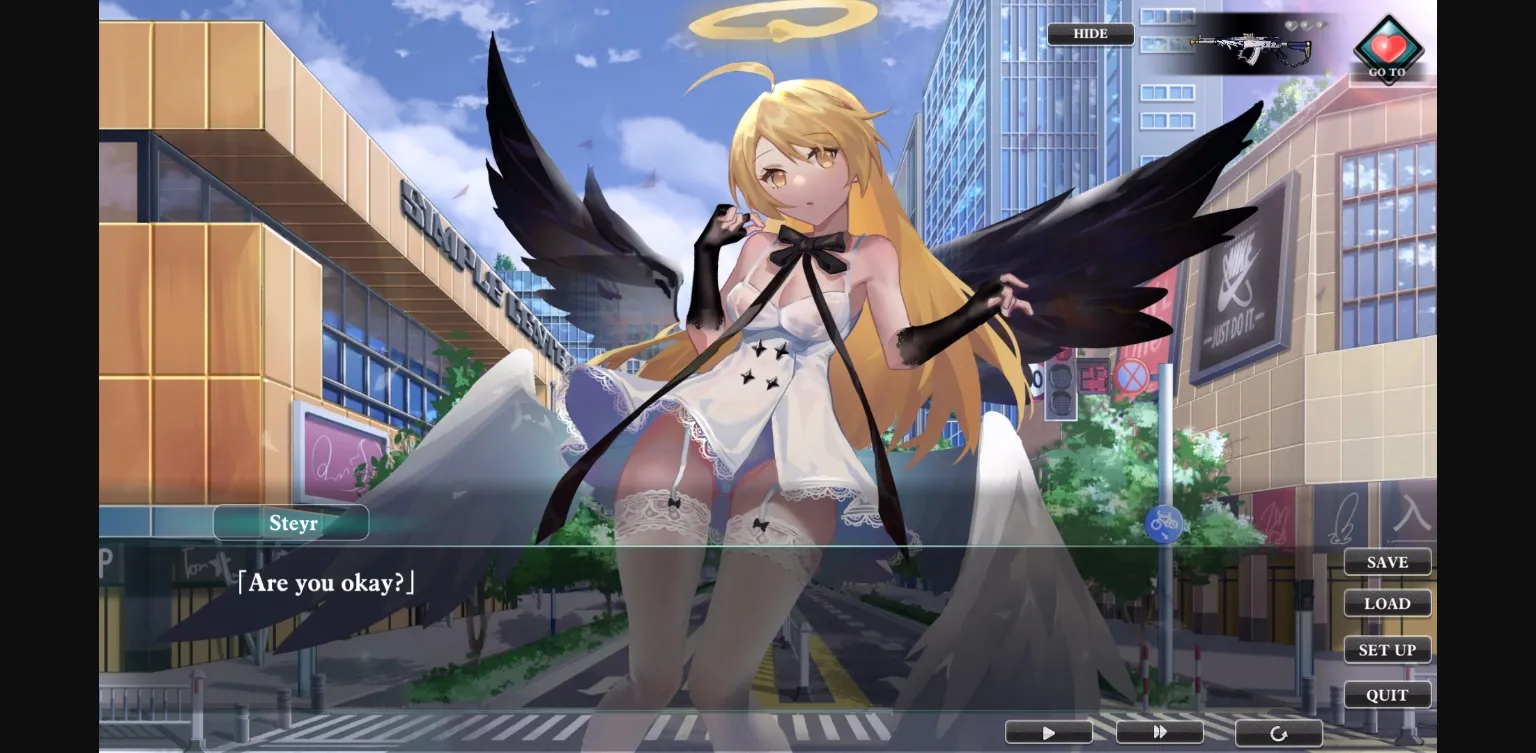Click the first heart affection indicator
Screen dimensions: 1536x753
(x=1290, y=24)
